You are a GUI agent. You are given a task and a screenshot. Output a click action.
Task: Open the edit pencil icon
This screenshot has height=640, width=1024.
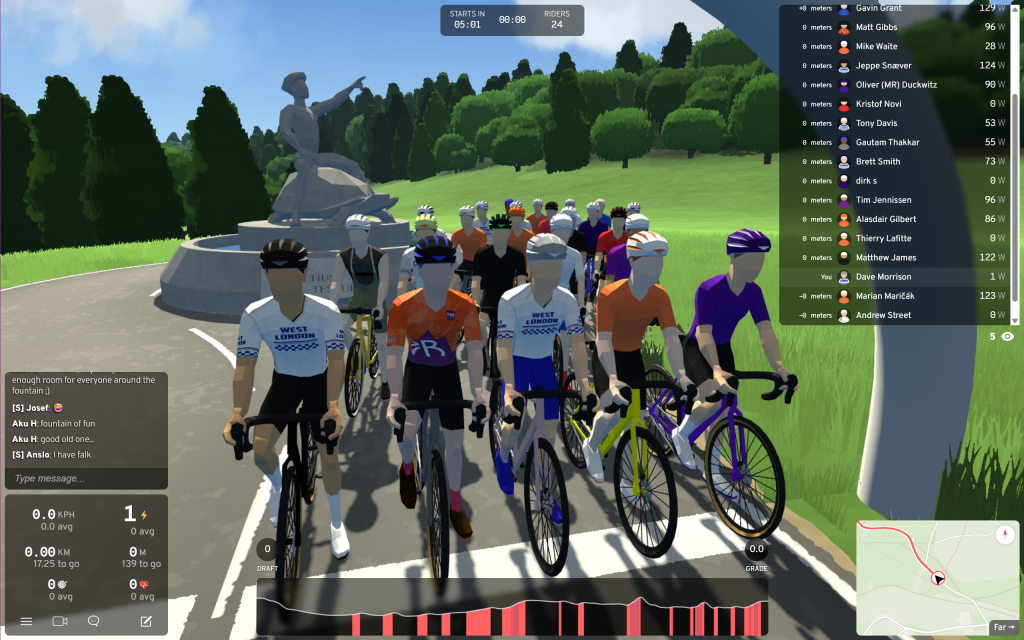146,621
